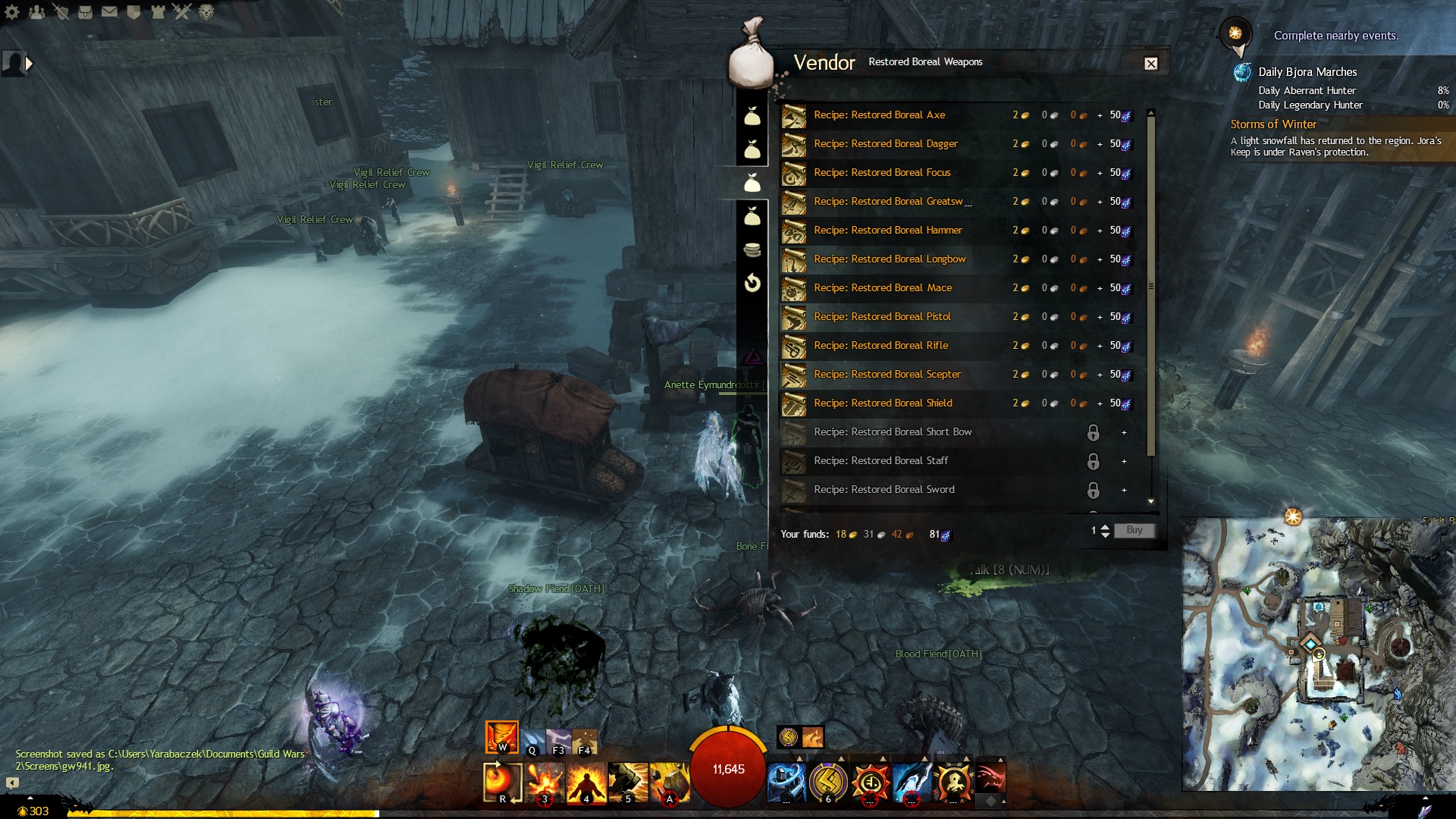1456x819 pixels.
Task: Close the Vendor window
Action: [x=1150, y=64]
